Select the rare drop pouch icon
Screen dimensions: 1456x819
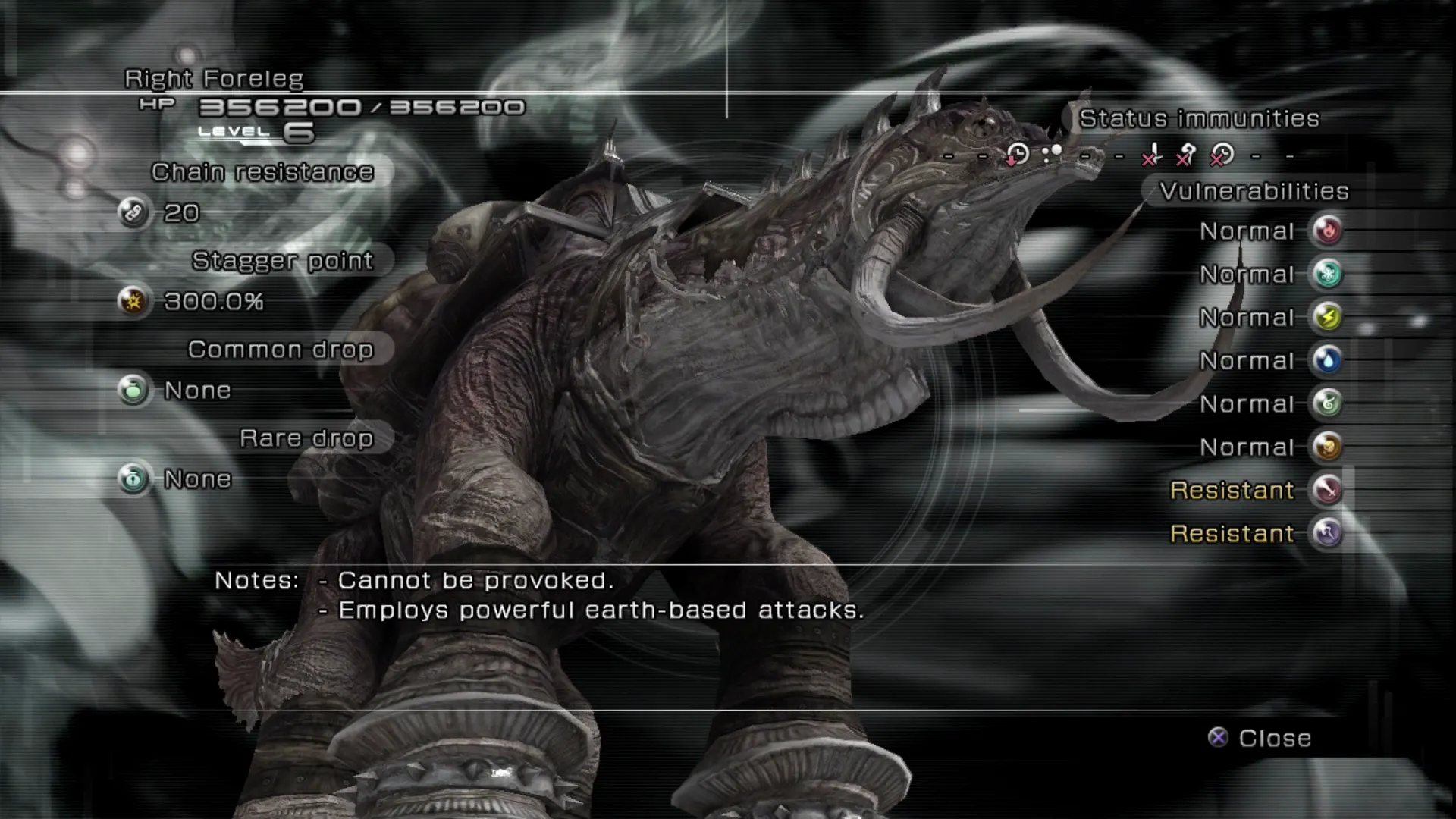(133, 479)
